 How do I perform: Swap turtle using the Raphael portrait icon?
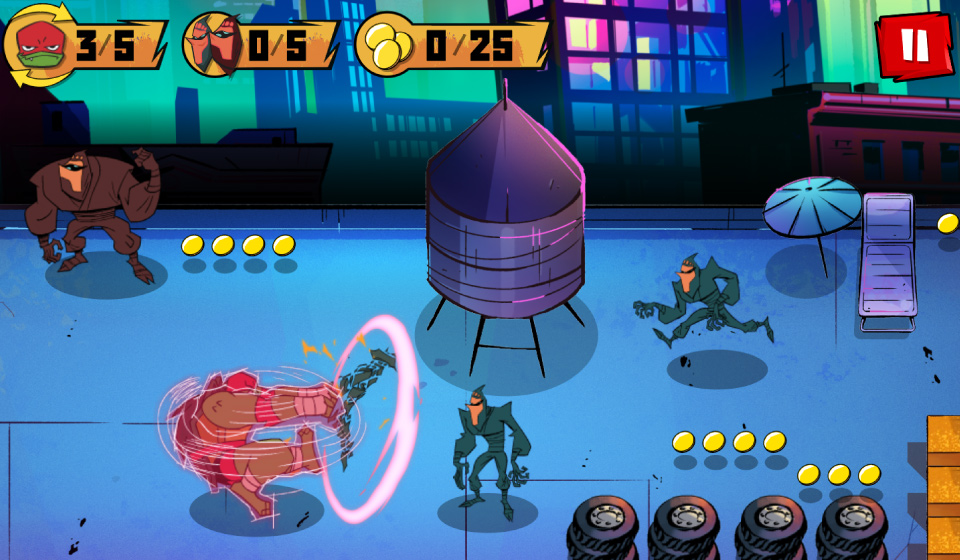[x=36, y=45]
